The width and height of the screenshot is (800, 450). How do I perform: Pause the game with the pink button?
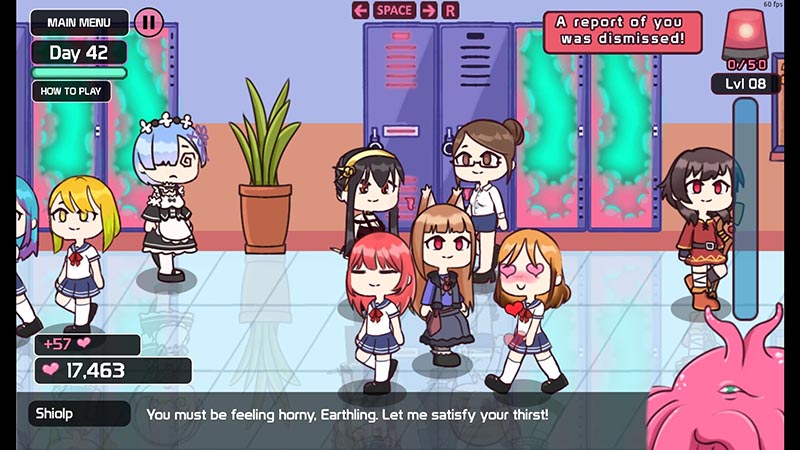148,22
